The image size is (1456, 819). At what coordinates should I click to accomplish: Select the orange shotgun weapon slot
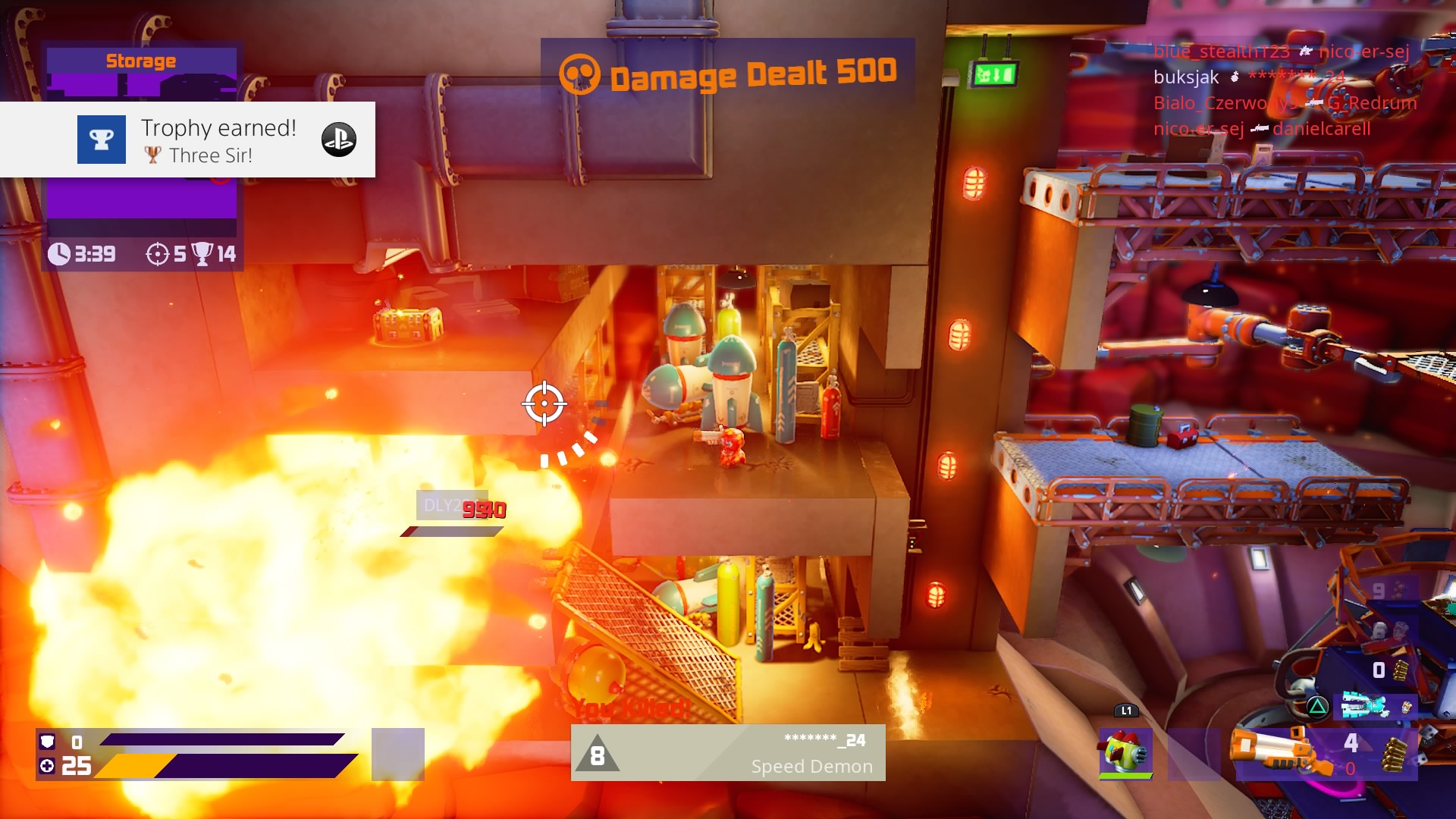(1280, 752)
